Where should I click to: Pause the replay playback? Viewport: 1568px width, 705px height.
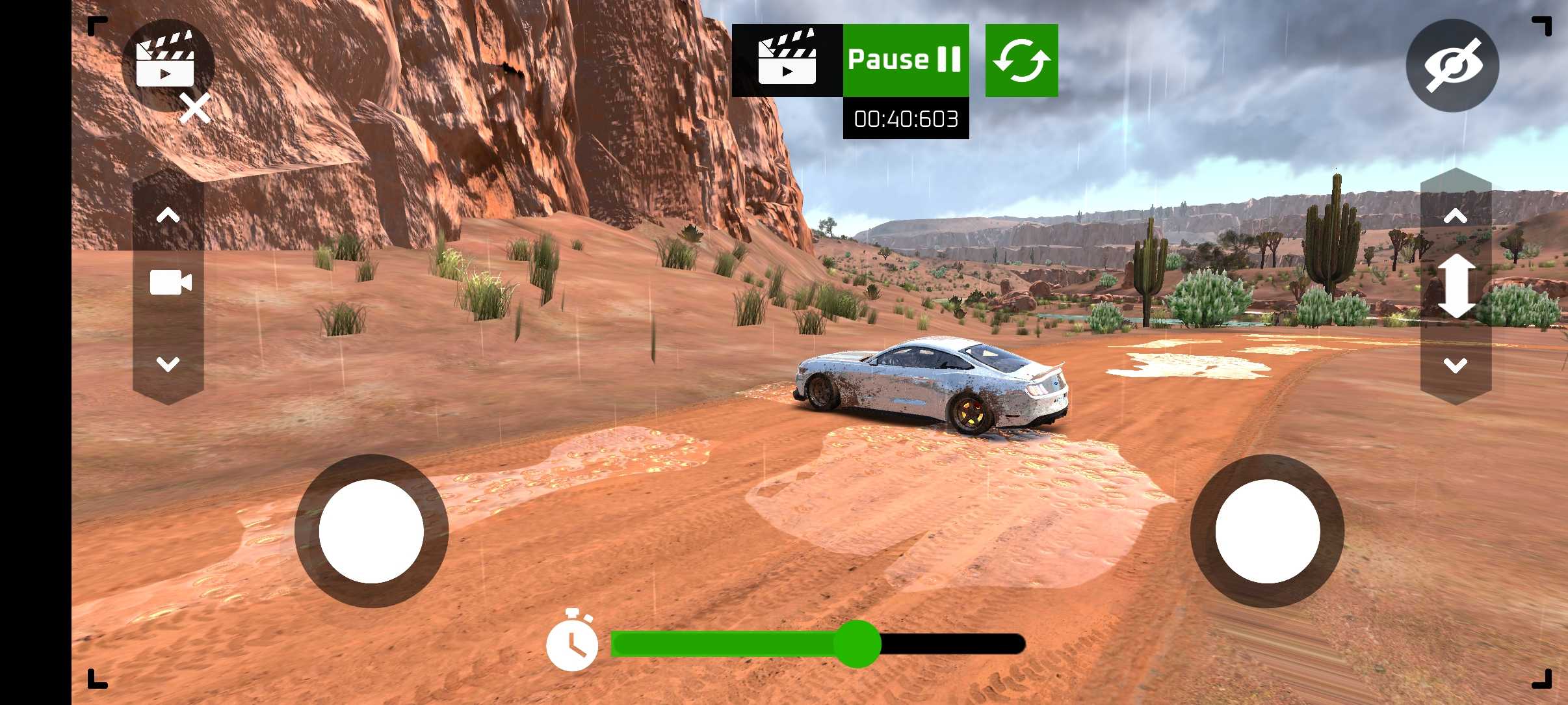pyautogui.click(x=905, y=60)
